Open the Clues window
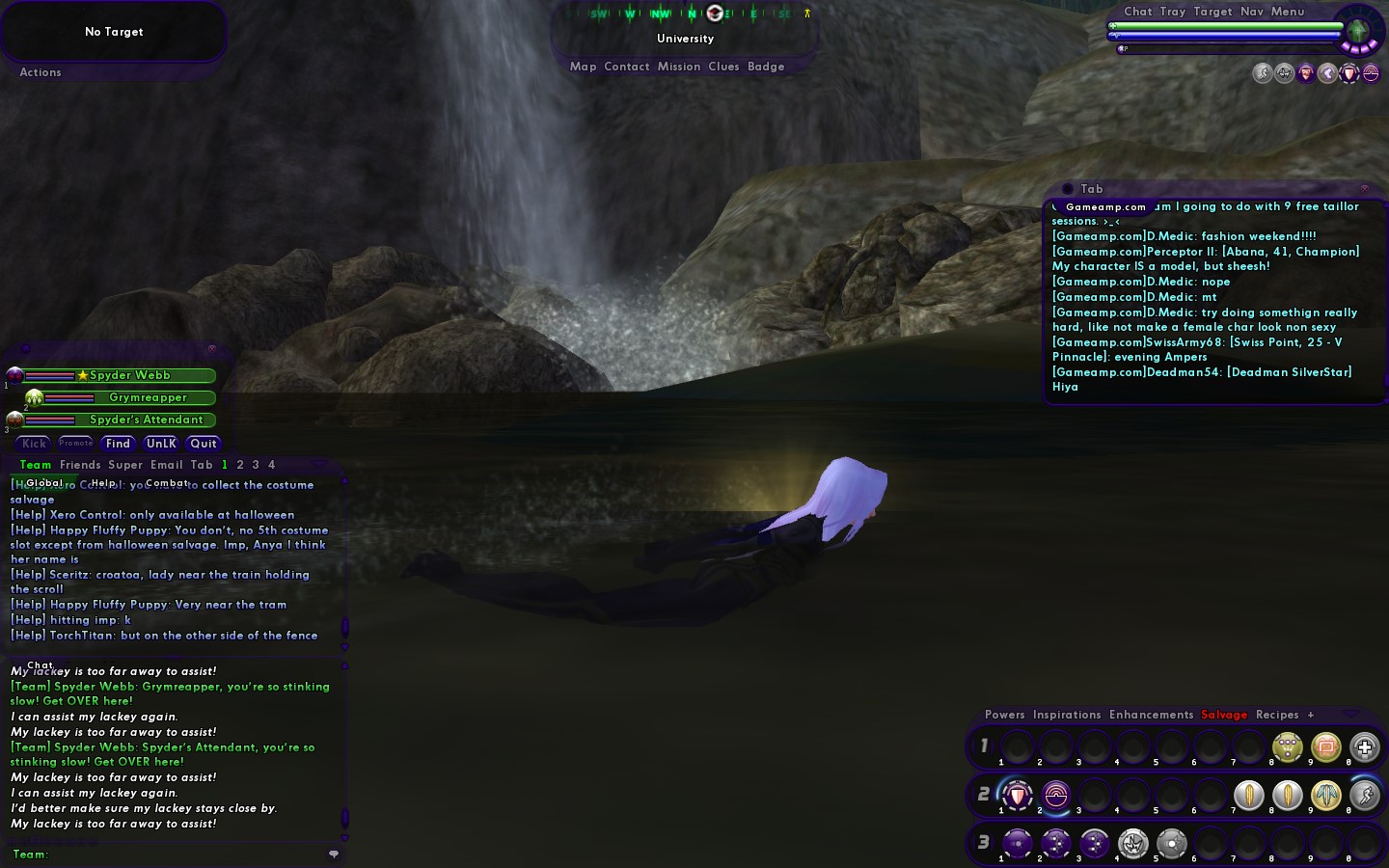 (723, 67)
